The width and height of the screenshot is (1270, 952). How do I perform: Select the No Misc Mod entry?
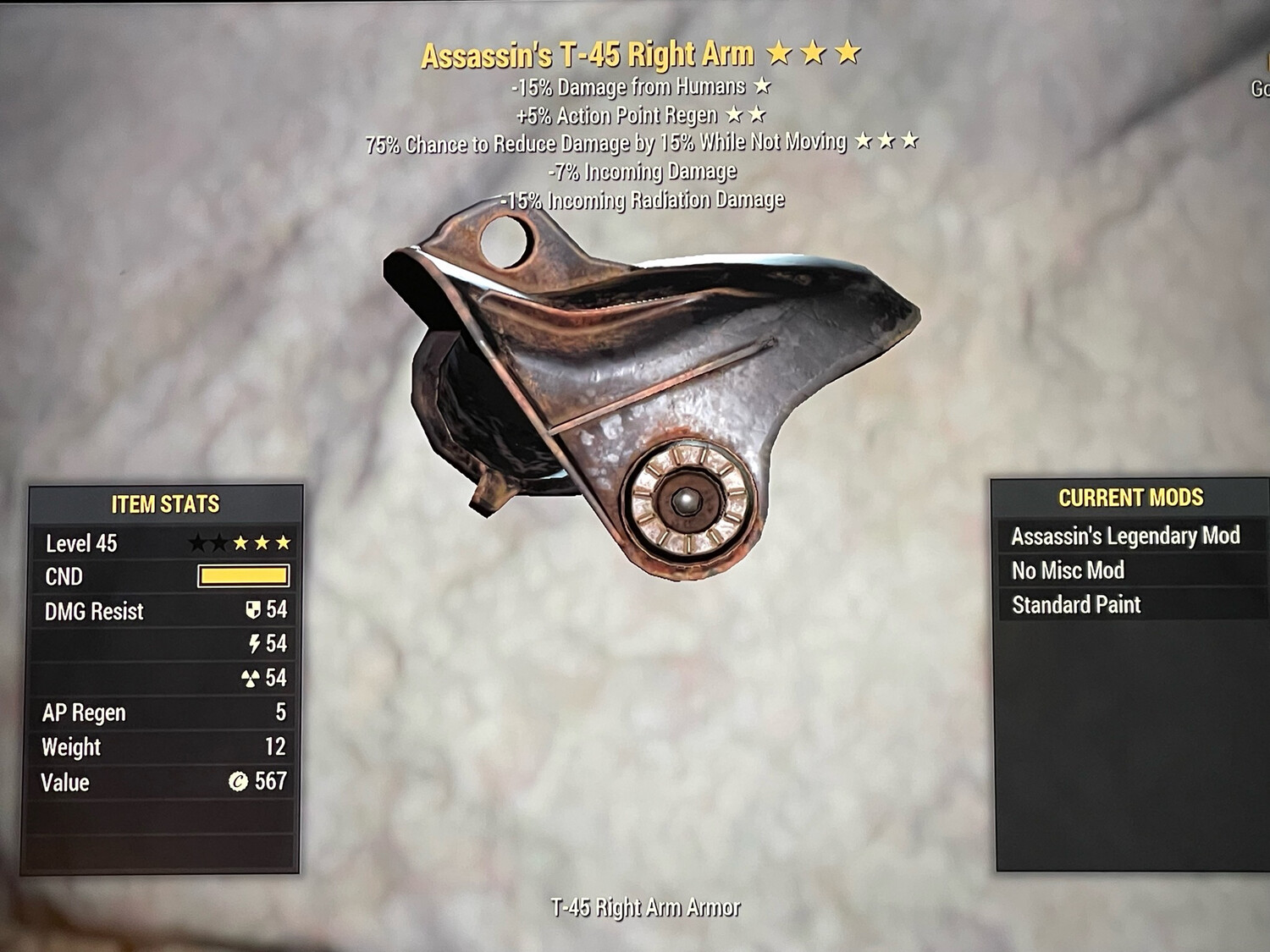click(1068, 570)
